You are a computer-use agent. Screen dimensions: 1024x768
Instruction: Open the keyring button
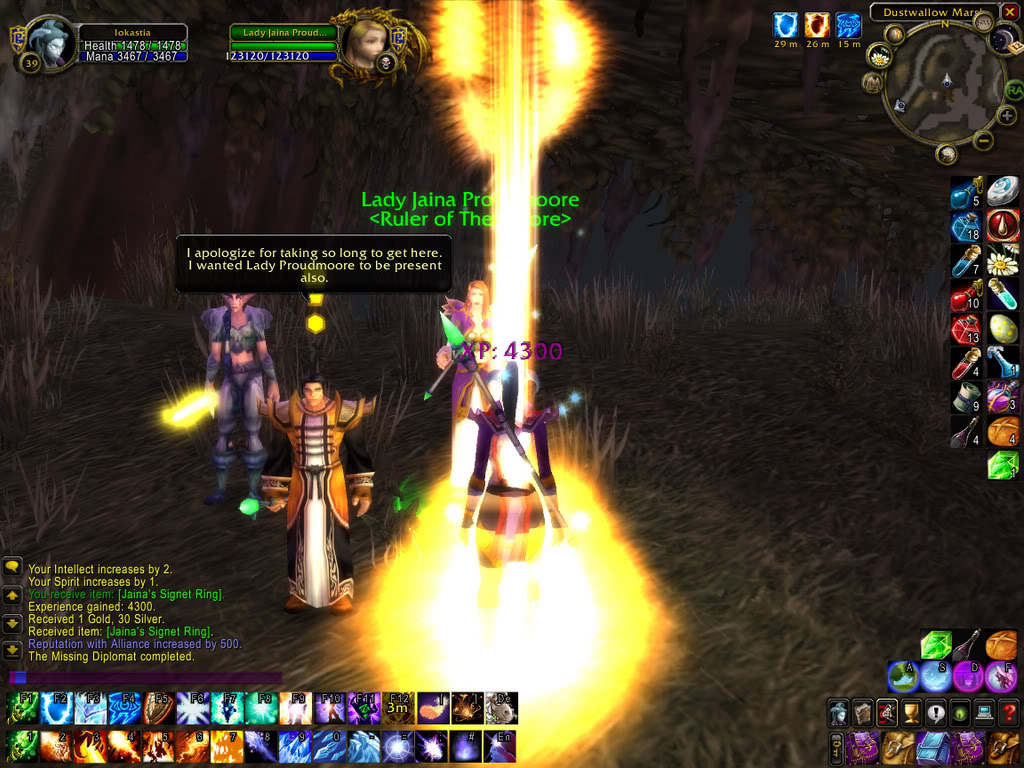point(836,747)
